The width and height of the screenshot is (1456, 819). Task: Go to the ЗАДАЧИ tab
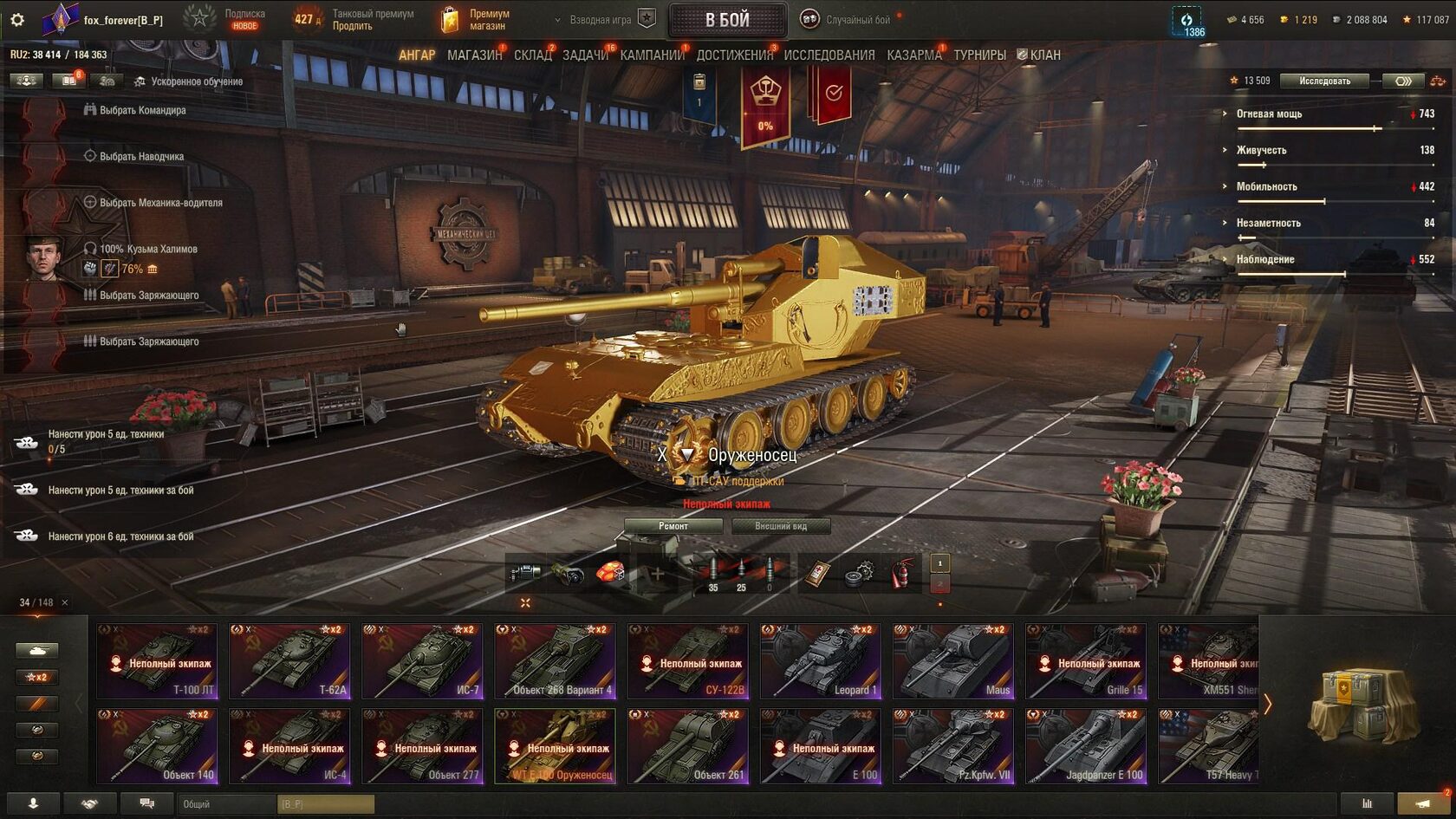tap(585, 55)
